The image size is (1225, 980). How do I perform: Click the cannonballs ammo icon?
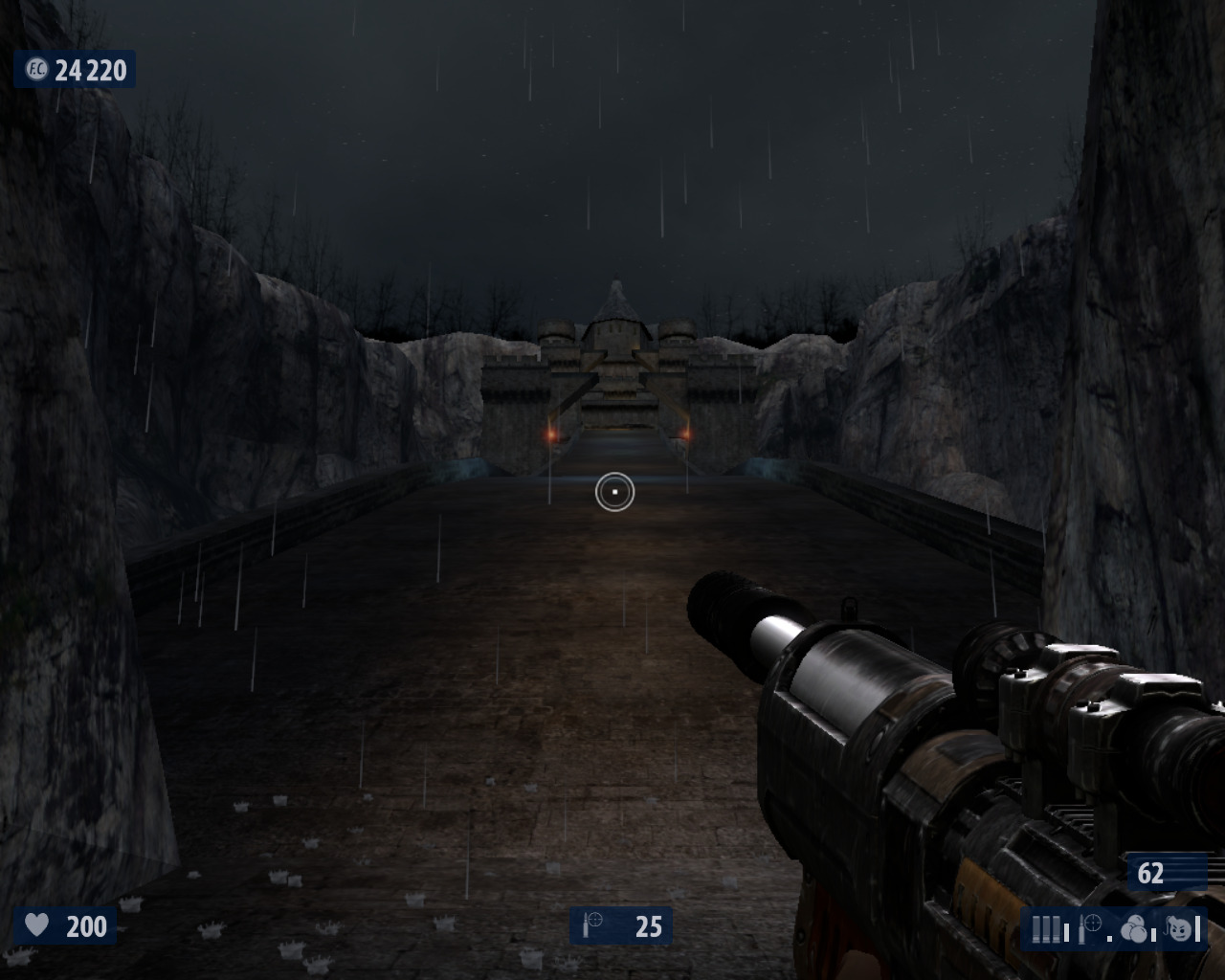(1134, 928)
